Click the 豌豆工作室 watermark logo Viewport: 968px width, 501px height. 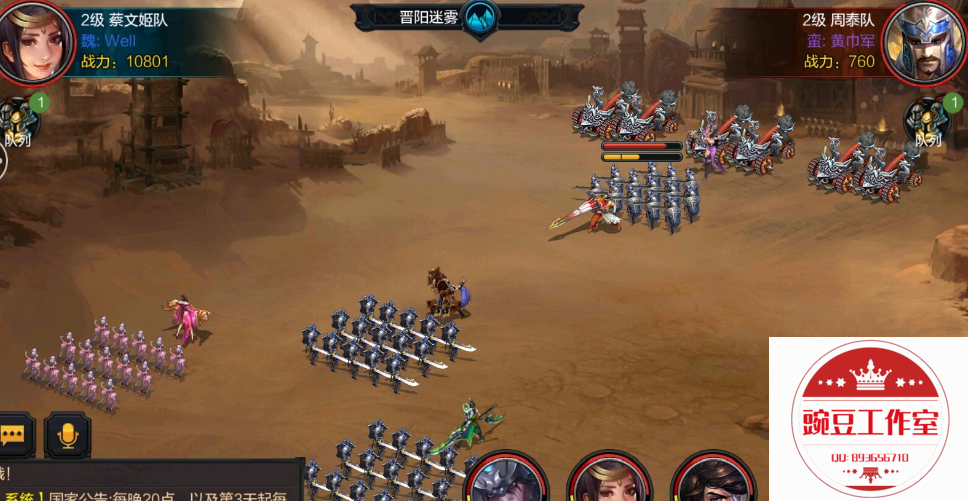pos(867,420)
